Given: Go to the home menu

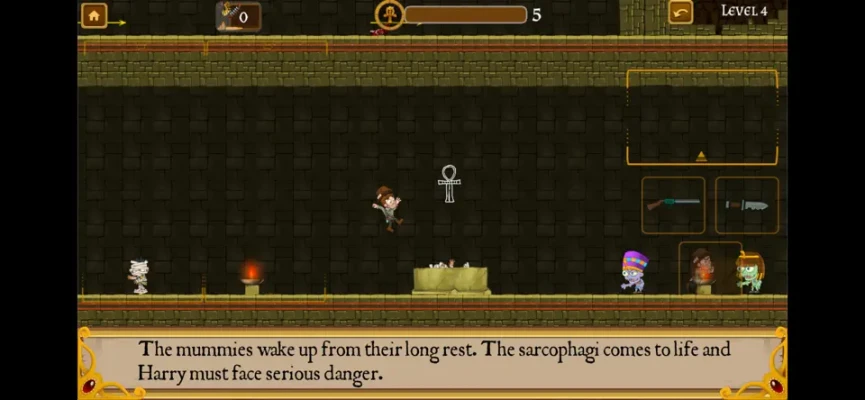Looking at the screenshot, I should pos(93,15).
